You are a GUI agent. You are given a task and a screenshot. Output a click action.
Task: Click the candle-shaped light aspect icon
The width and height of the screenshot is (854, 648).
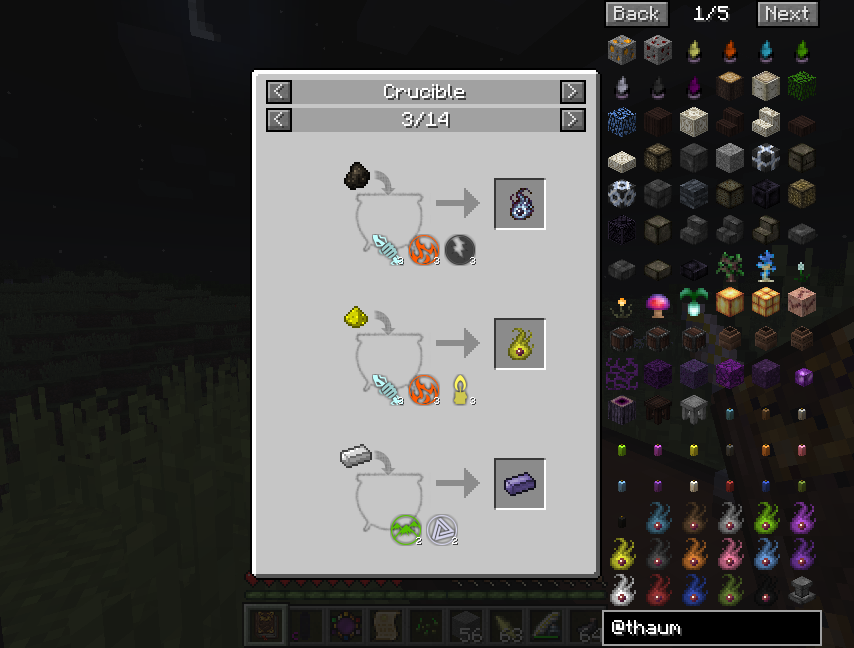point(460,389)
